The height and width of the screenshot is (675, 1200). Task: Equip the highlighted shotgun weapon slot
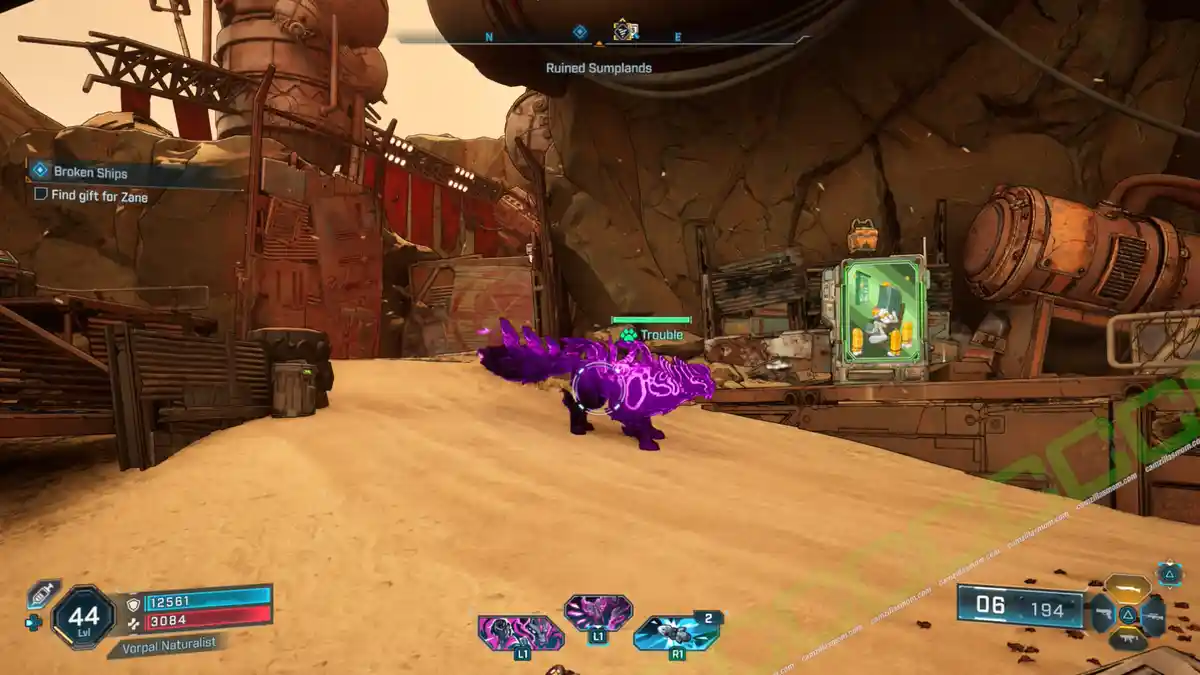point(1127,588)
